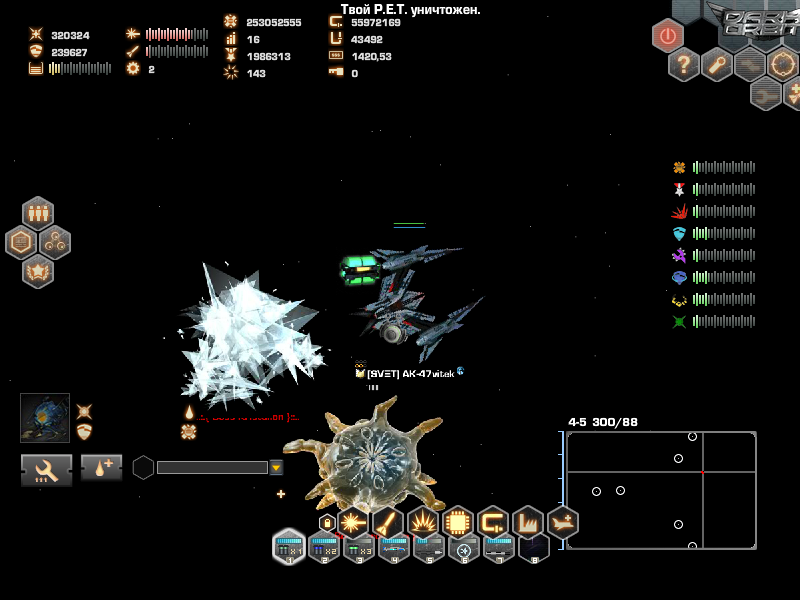Select the laser ammo category hexagon
The image size is (800, 600).
pyautogui.click(x=353, y=522)
